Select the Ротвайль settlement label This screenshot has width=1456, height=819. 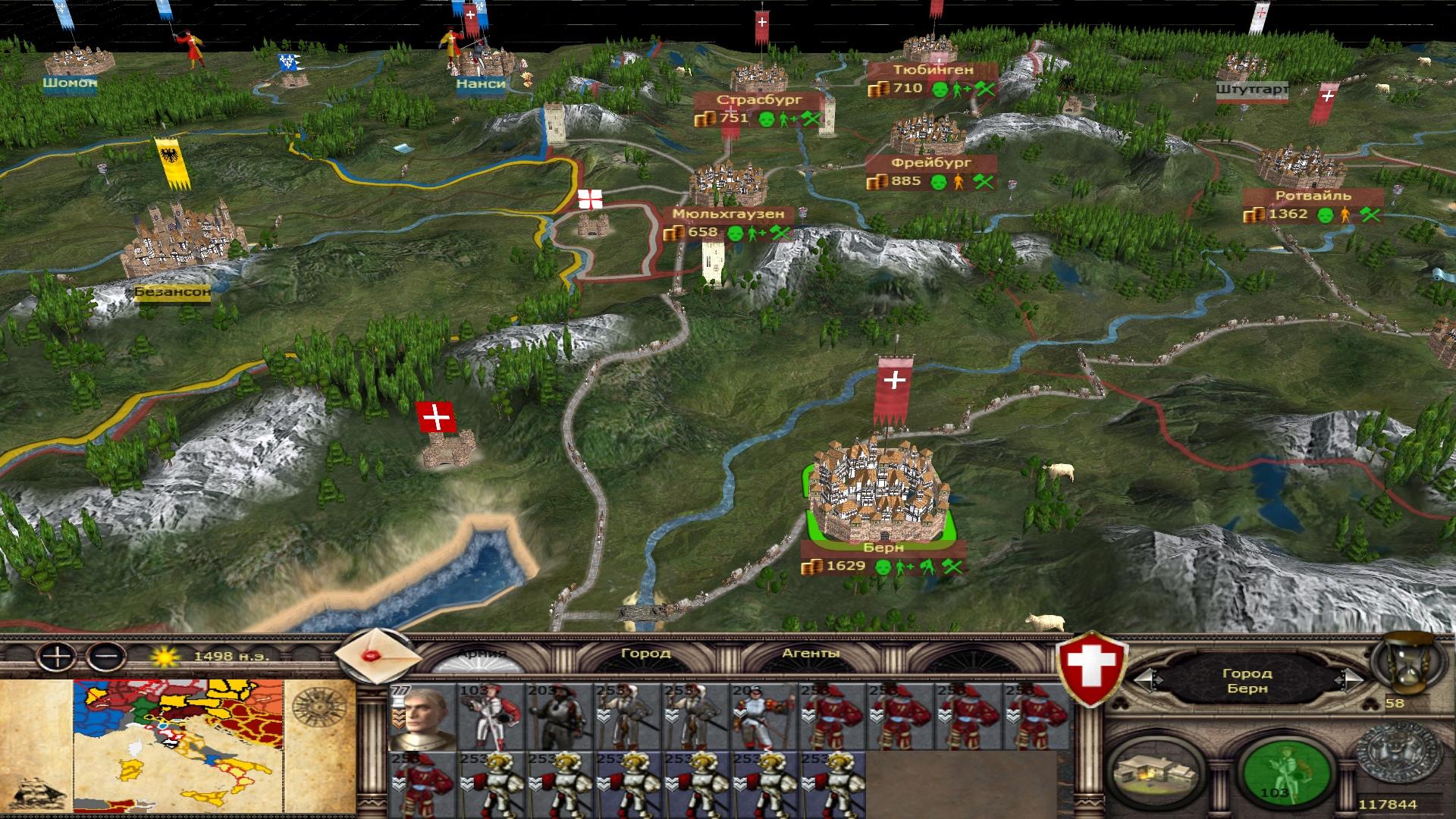pyautogui.click(x=1312, y=196)
